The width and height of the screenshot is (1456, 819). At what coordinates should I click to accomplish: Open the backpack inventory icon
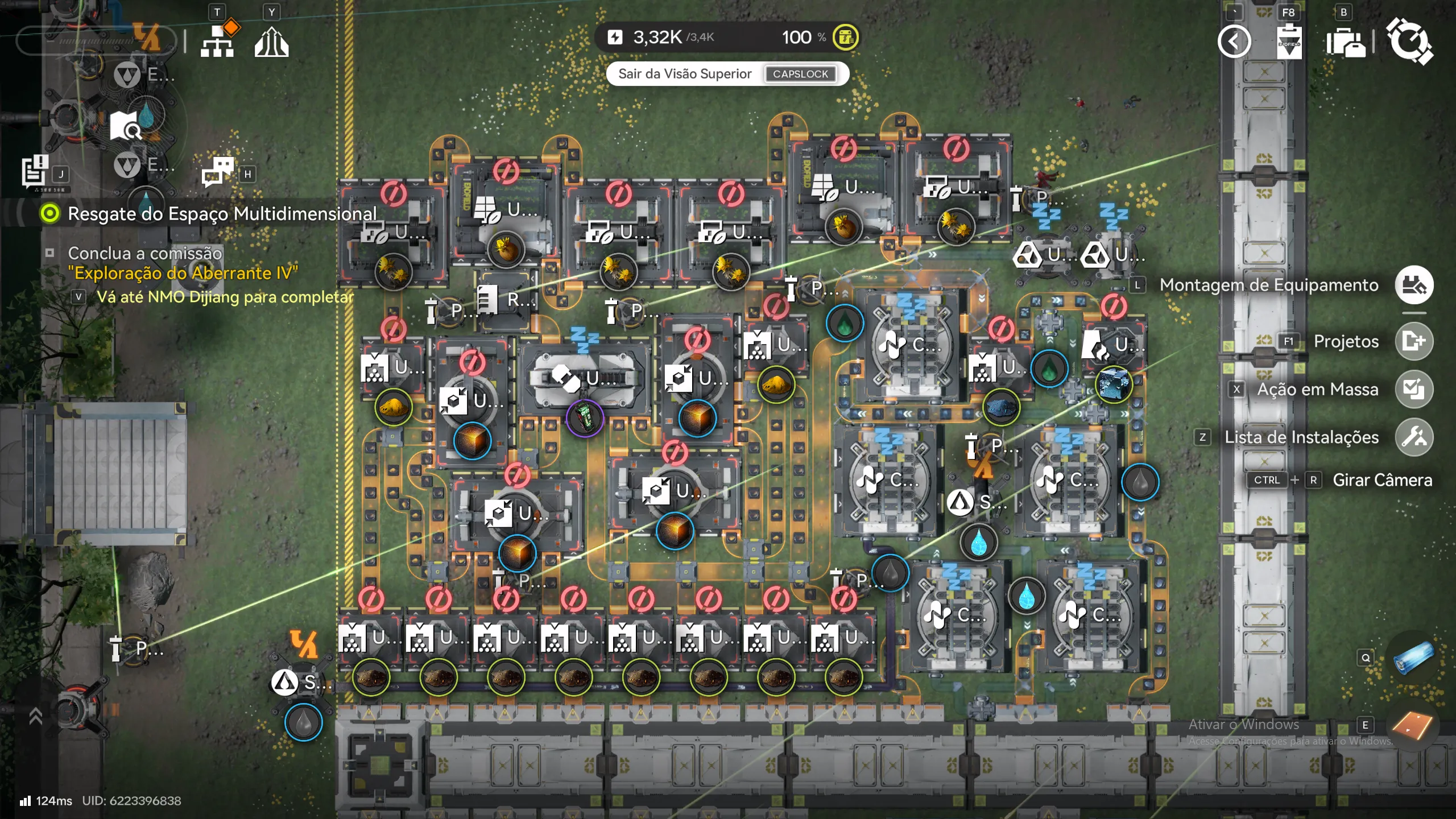pos(1345,42)
